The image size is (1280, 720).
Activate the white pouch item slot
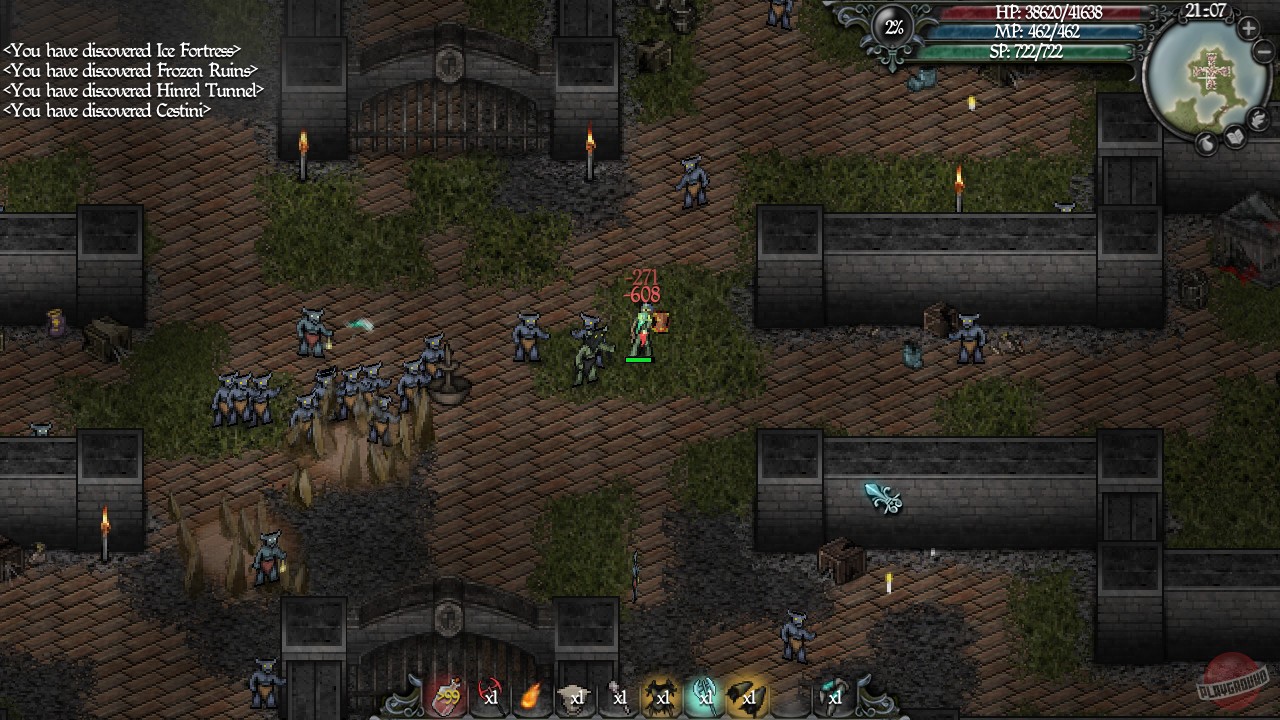pyautogui.click(x=574, y=700)
